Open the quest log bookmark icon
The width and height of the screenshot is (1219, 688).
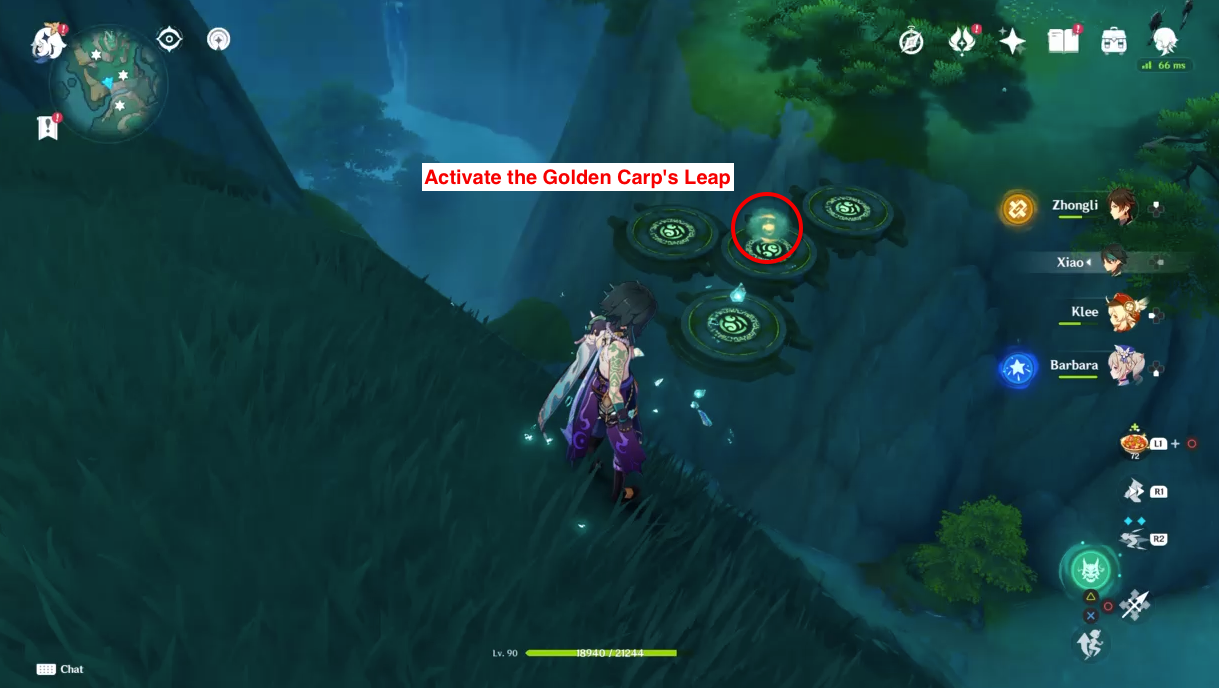point(47,127)
